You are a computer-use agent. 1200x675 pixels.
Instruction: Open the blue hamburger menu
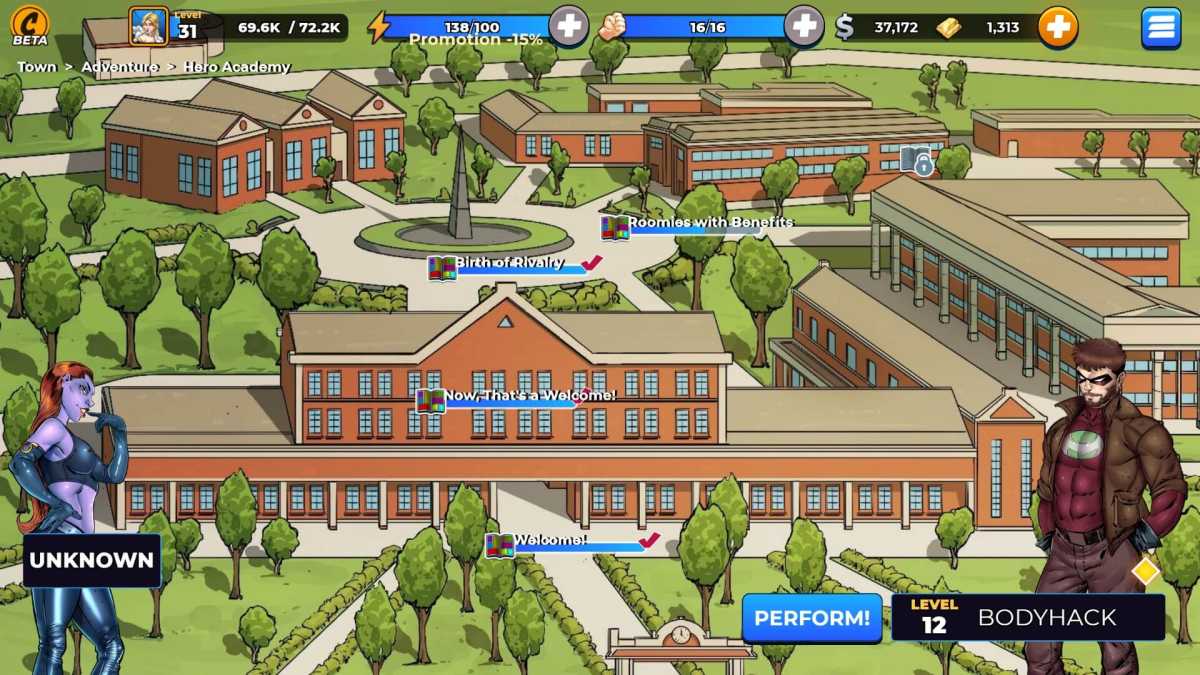(1161, 28)
